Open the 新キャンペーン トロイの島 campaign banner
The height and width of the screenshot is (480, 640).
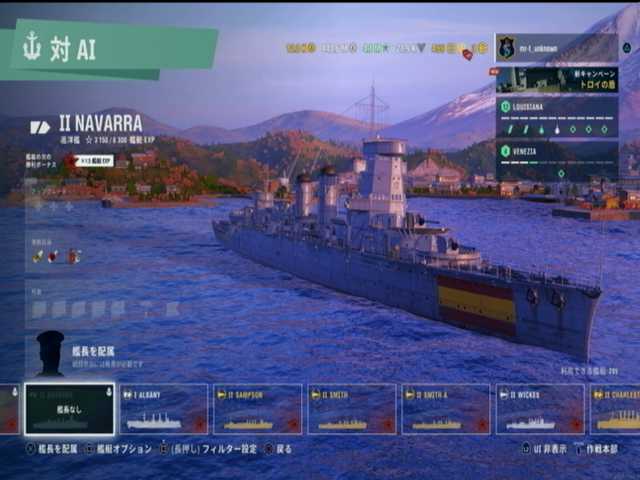click(x=556, y=80)
